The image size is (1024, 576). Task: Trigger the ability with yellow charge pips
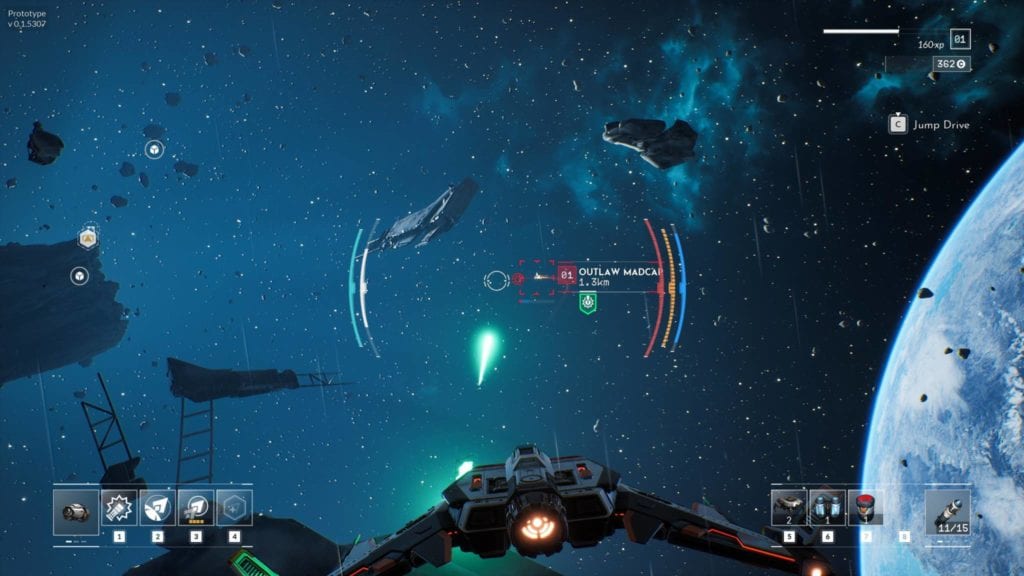pyautogui.click(x=196, y=508)
